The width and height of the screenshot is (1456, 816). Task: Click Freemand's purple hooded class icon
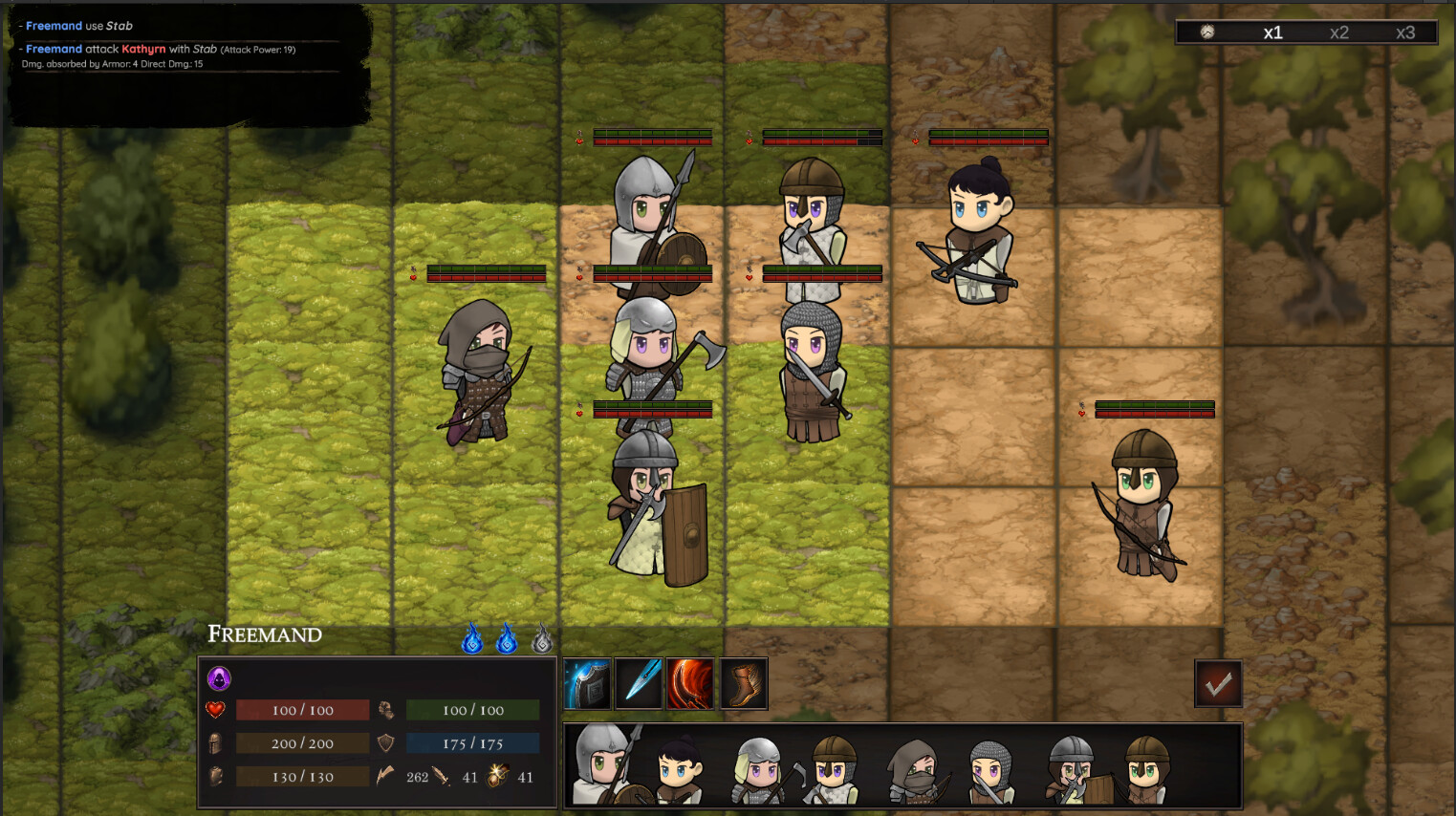click(219, 680)
